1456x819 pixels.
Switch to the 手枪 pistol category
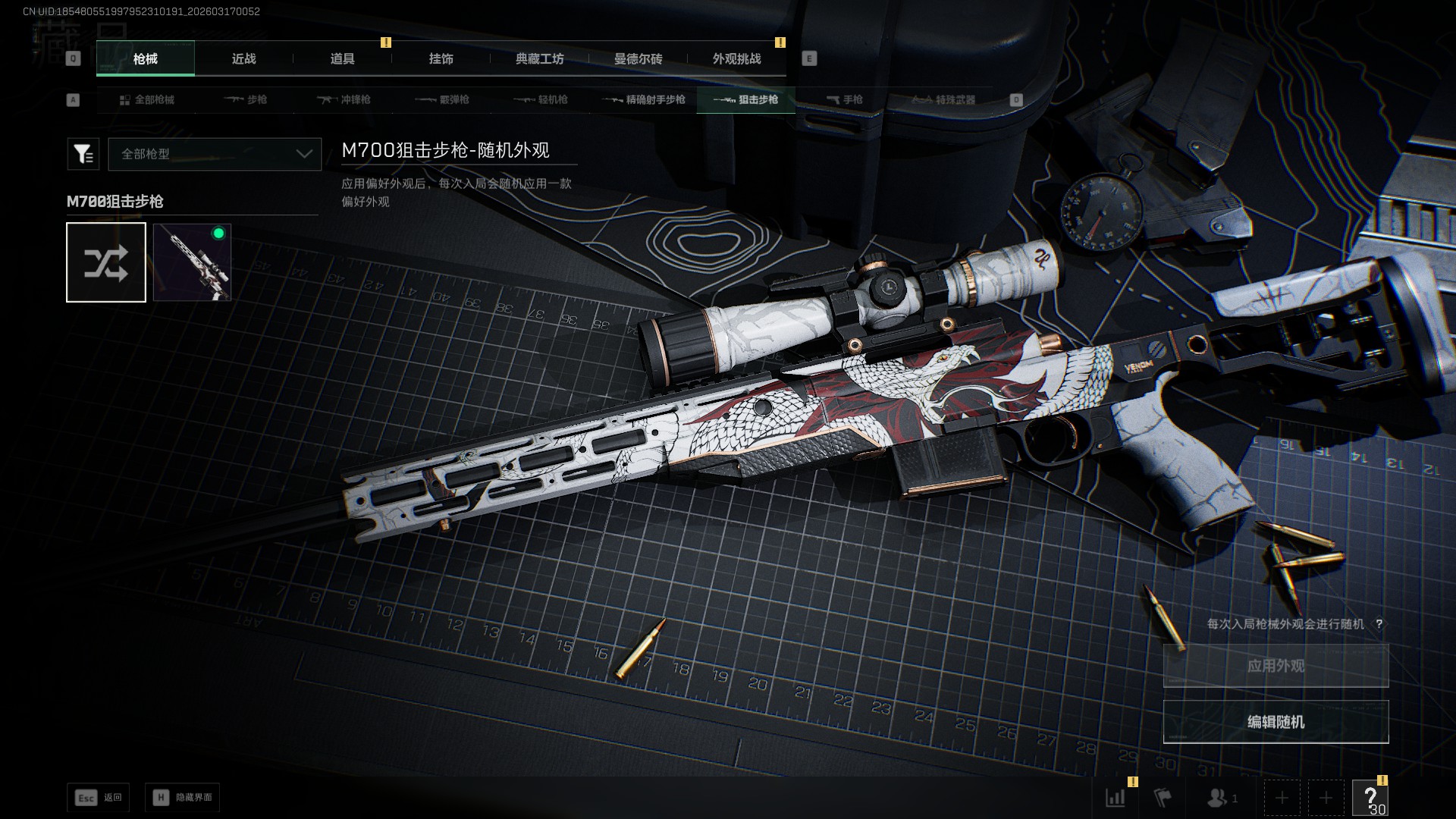pyautogui.click(x=844, y=100)
